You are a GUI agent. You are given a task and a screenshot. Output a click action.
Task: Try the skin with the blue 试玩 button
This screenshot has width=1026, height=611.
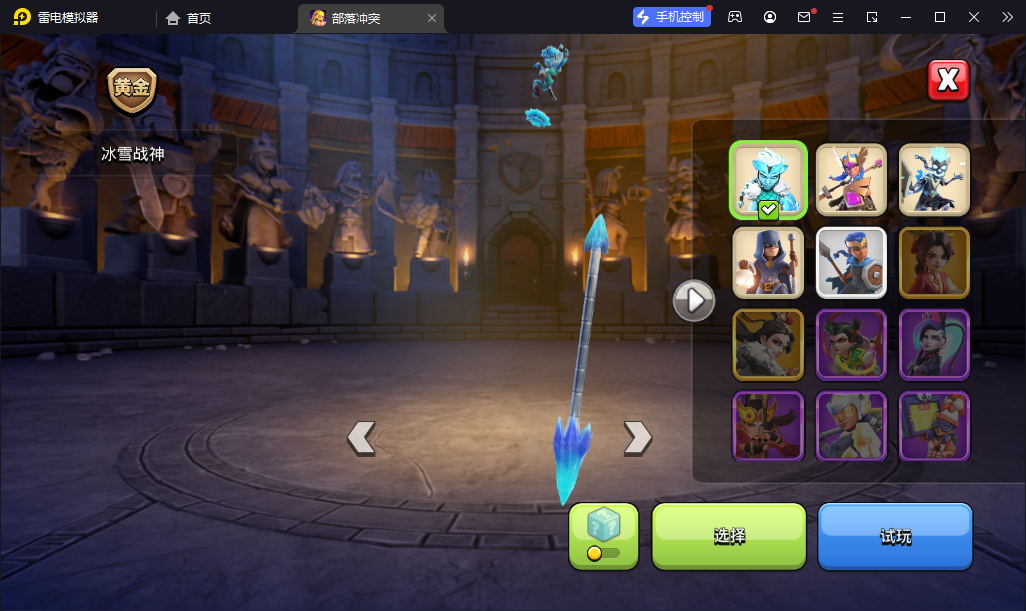[x=895, y=536]
